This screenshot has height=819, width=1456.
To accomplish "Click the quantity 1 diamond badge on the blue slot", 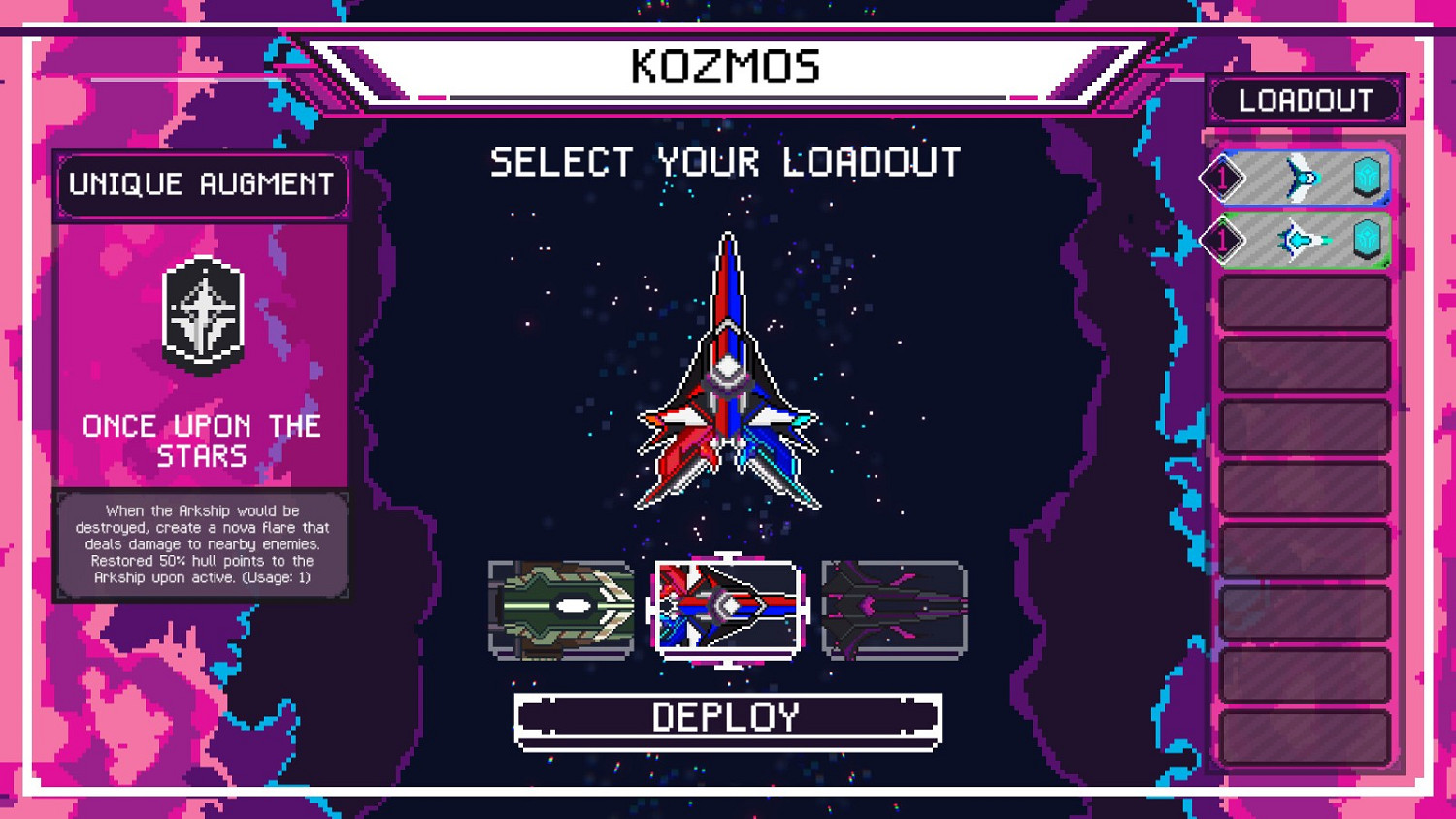I will (1221, 178).
